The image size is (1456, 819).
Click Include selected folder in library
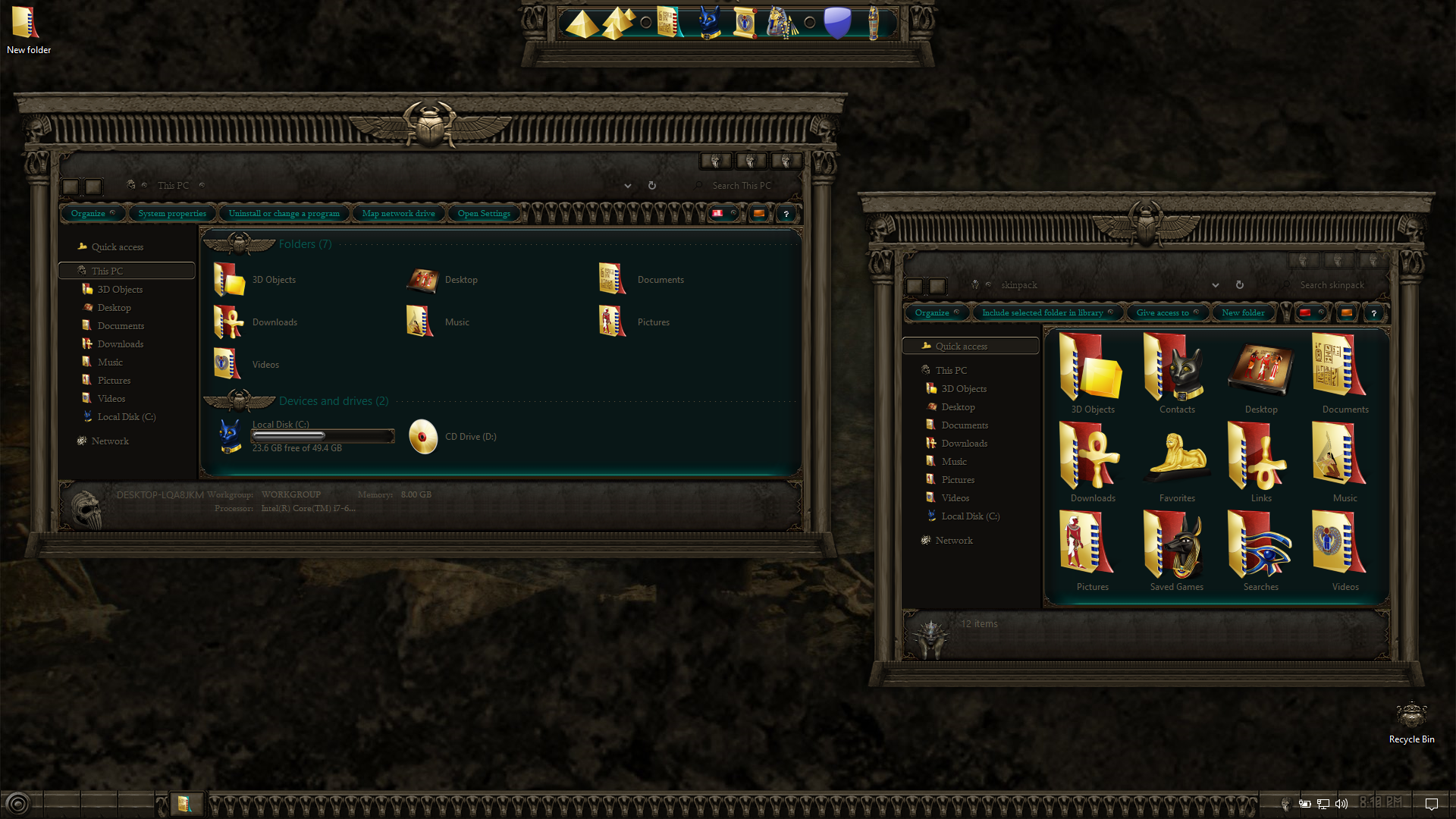1043,313
